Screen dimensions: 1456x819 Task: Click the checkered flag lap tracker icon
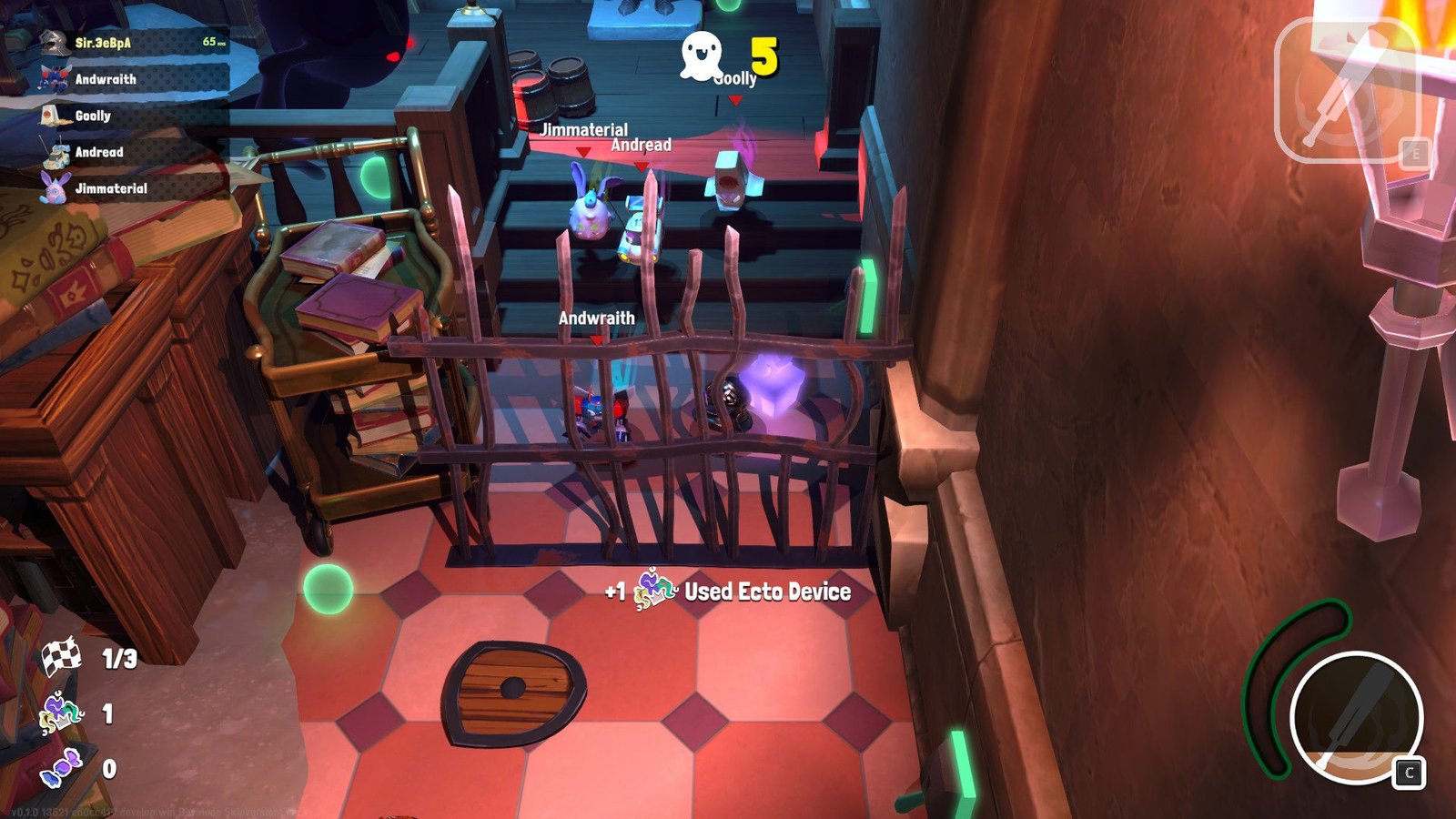click(61, 657)
